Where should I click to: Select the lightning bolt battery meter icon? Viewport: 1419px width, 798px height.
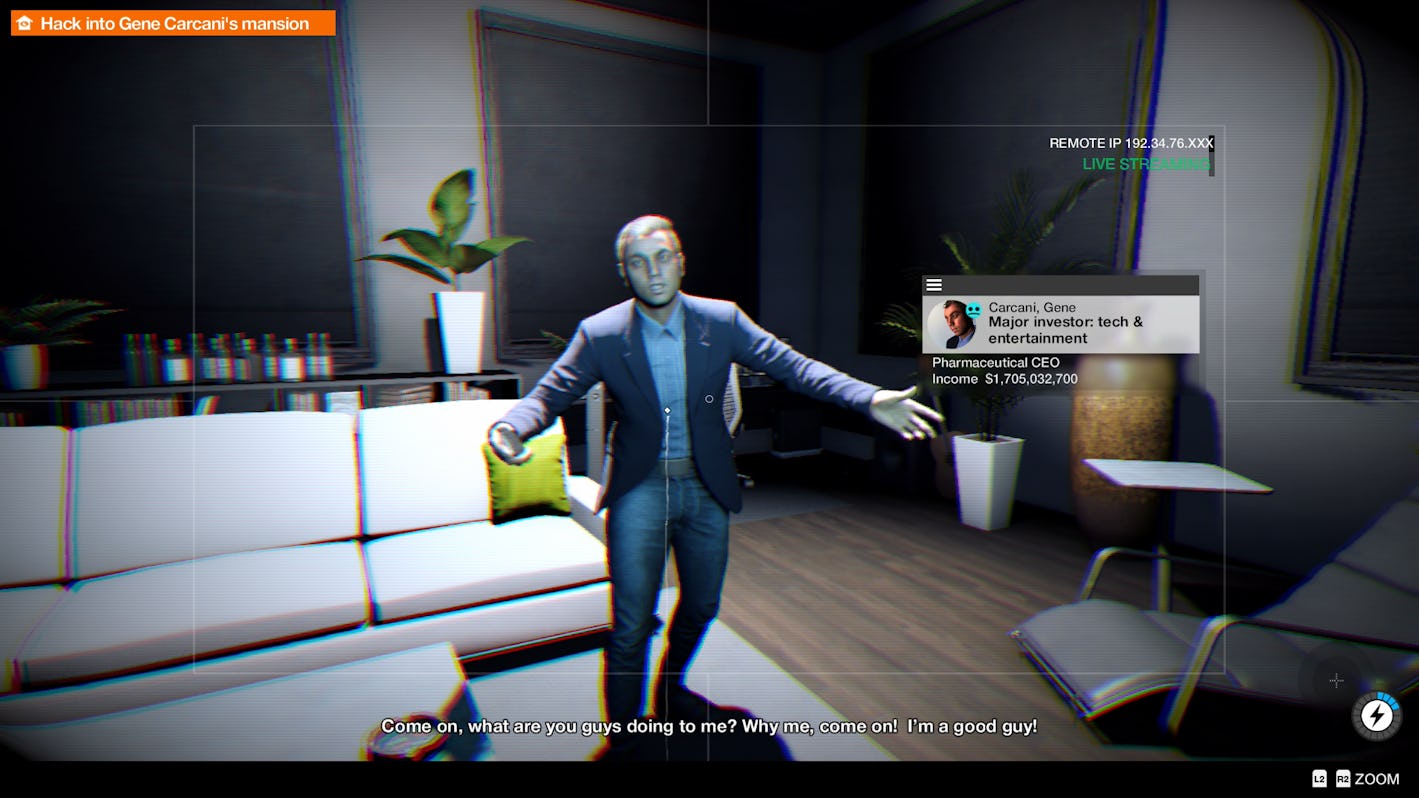pyautogui.click(x=1375, y=716)
